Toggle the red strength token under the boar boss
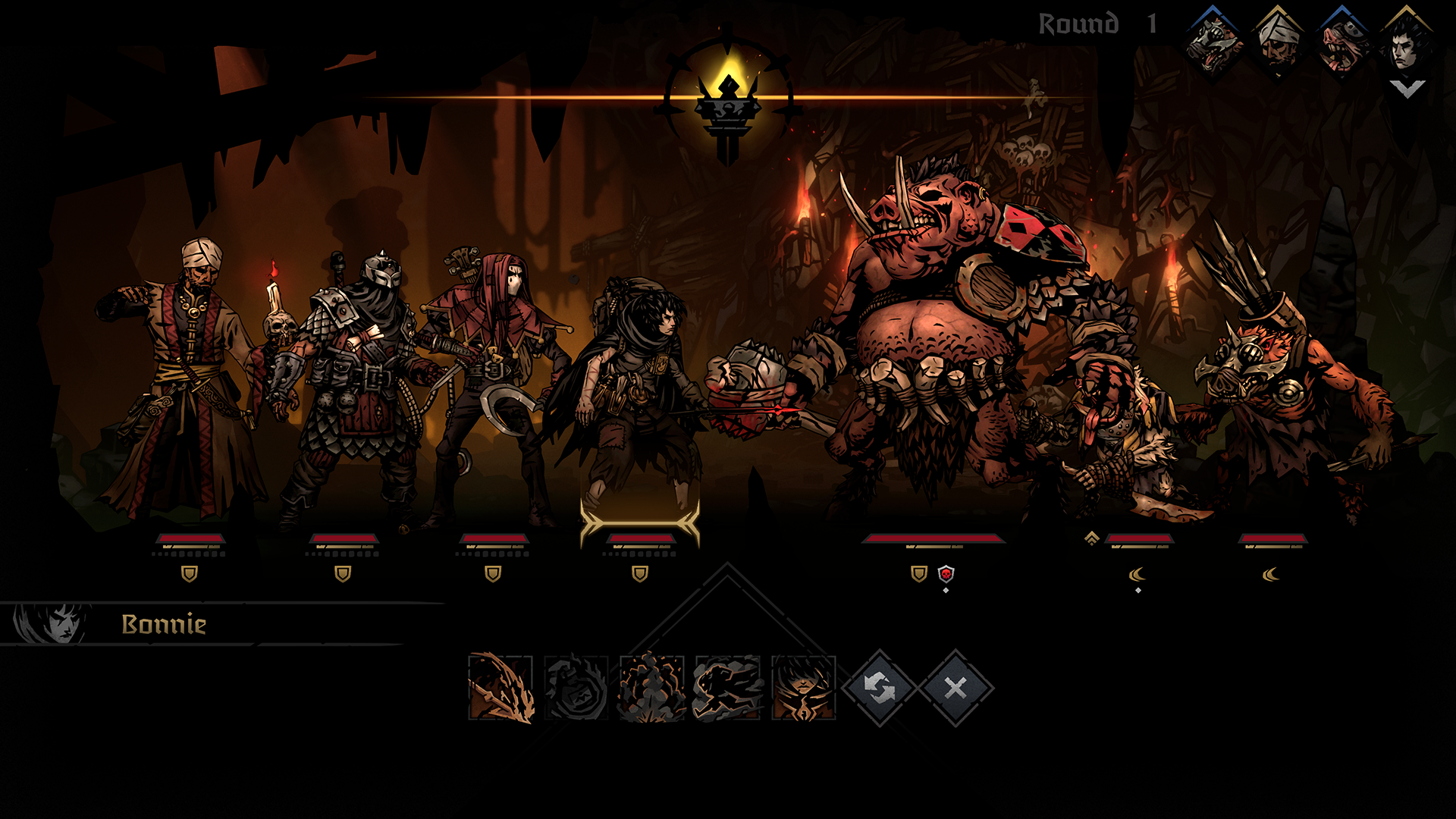Viewport: 1456px width, 819px height. pyautogui.click(x=946, y=573)
